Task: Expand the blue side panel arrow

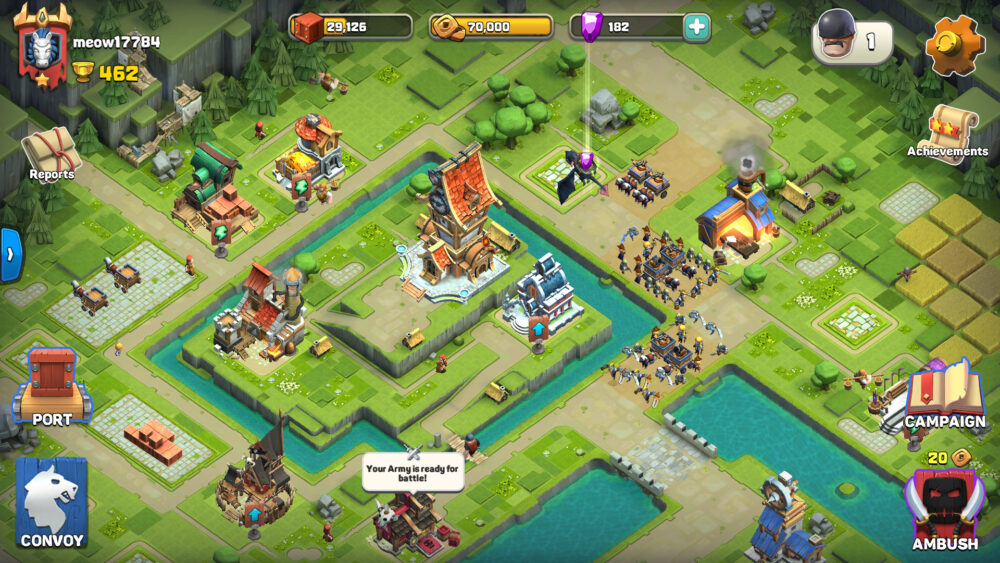Action: tap(10, 255)
